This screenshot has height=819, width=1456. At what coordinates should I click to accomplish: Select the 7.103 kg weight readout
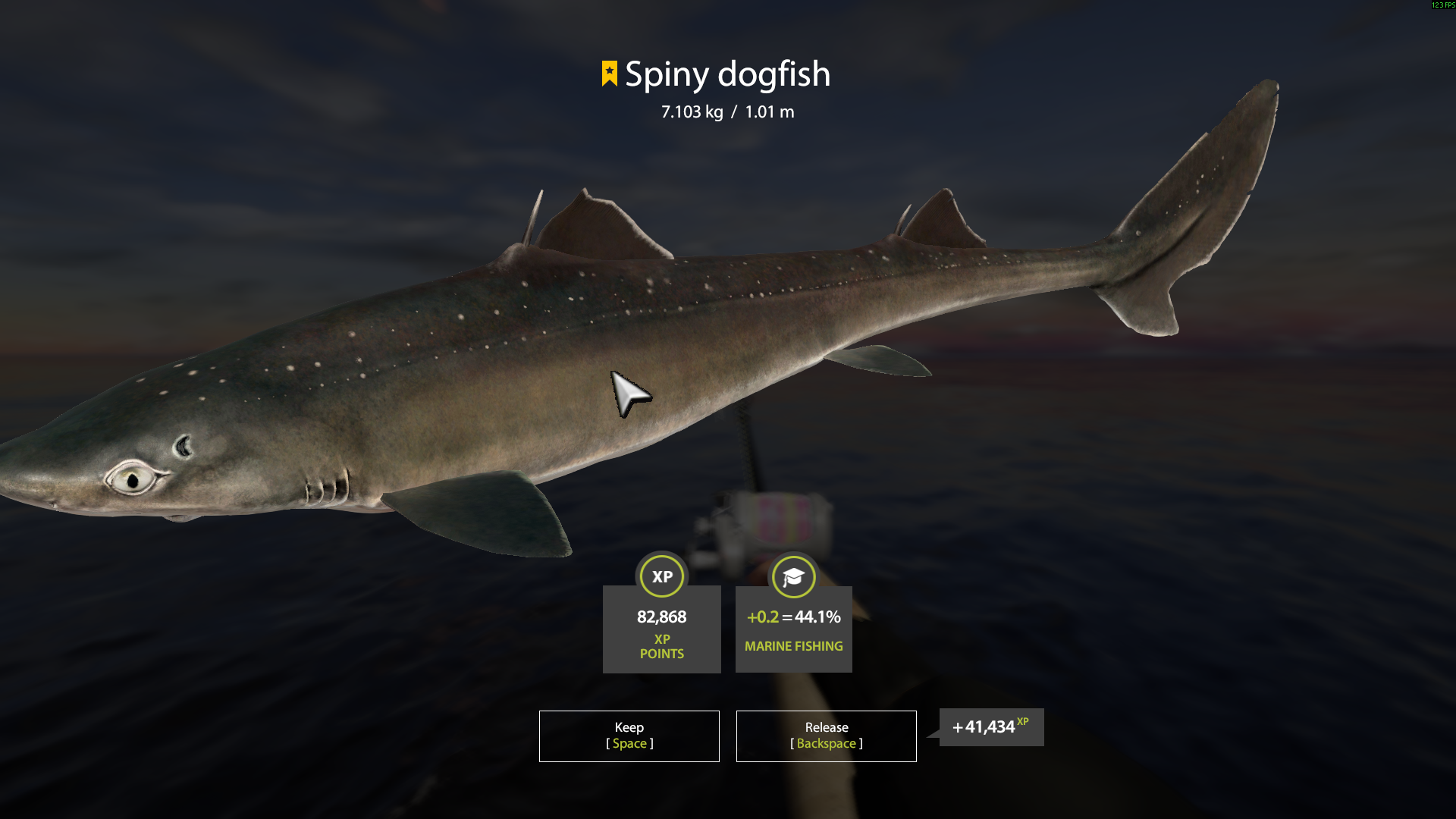click(691, 111)
